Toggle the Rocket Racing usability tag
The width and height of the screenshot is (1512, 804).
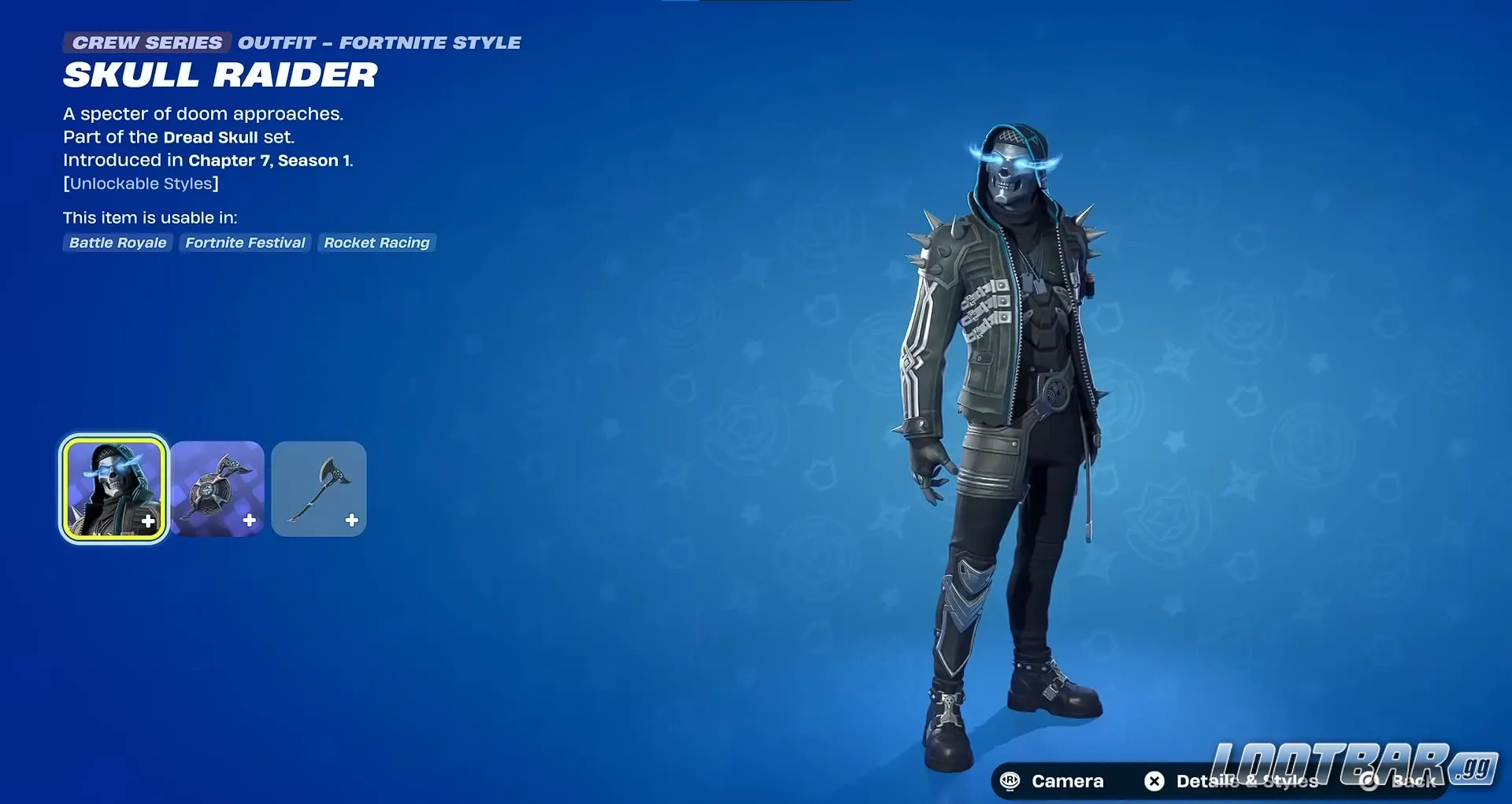(376, 243)
